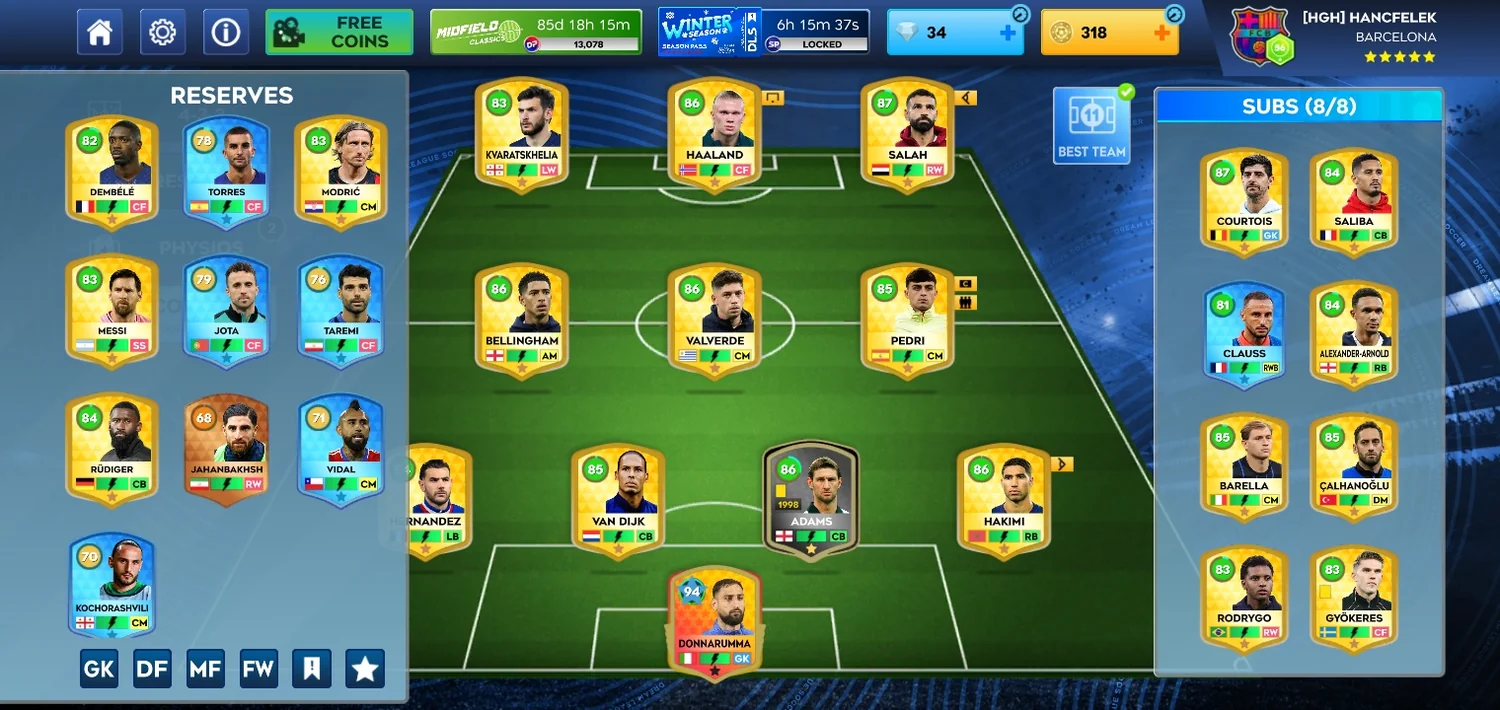The image size is (1500, 710).
Task: Show only FW forwards in reserves
Action: click(258, 669)
